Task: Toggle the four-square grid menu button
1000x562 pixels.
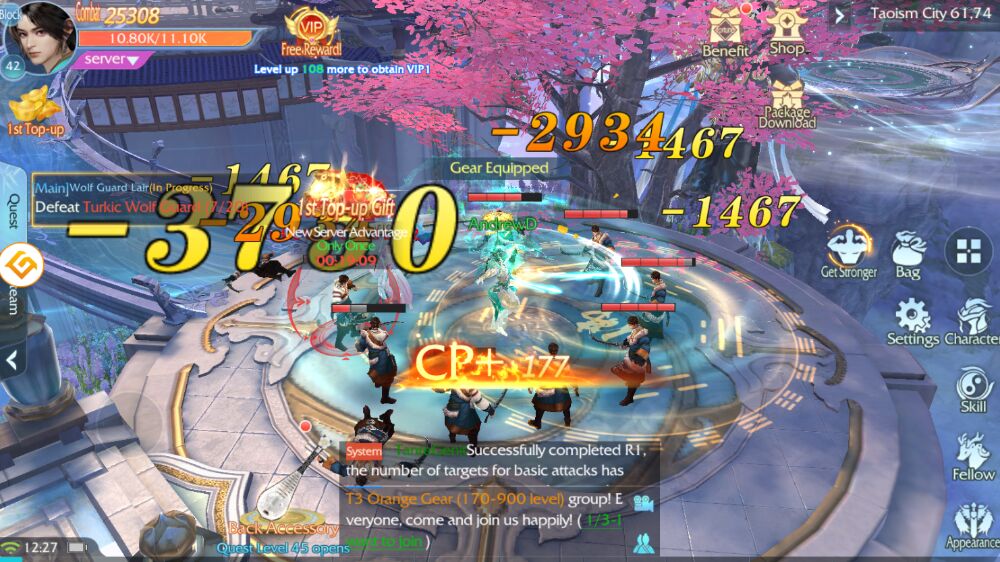Action: click(968, 251)
